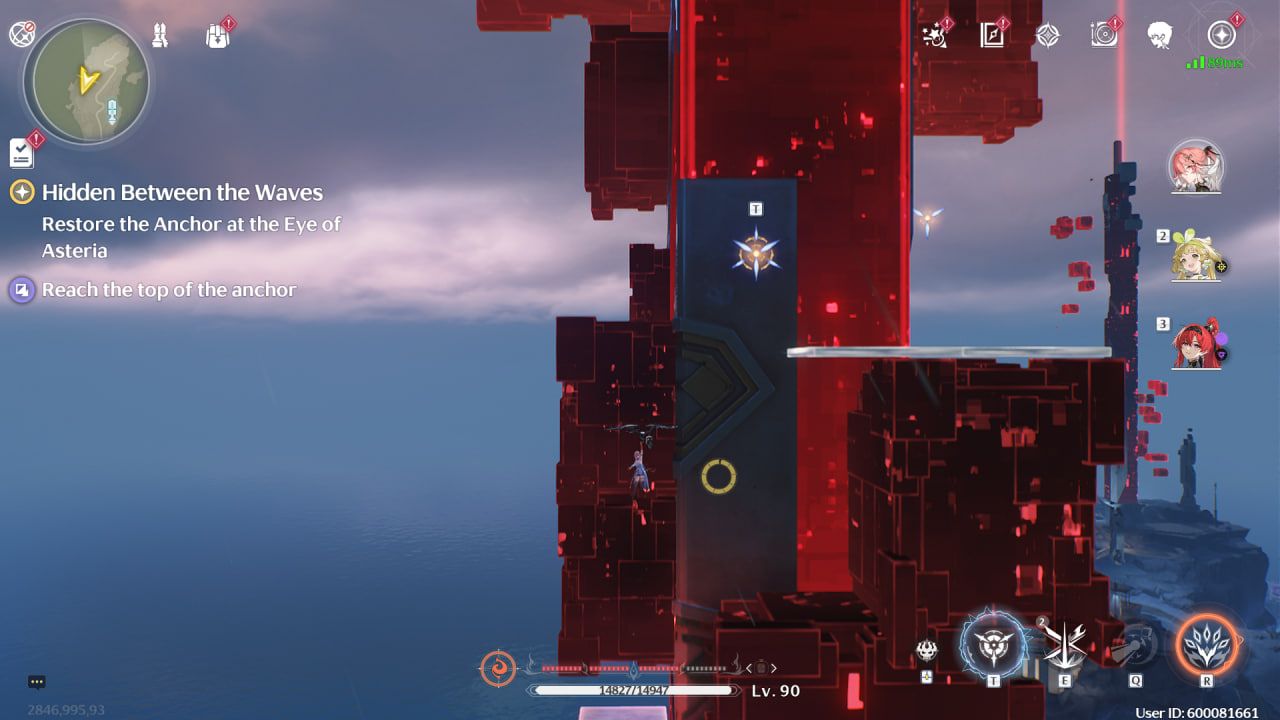1280x720 pixels.
Task: Open the character head profile icon
Action: pyautogui.click(x=1160, y=36)
